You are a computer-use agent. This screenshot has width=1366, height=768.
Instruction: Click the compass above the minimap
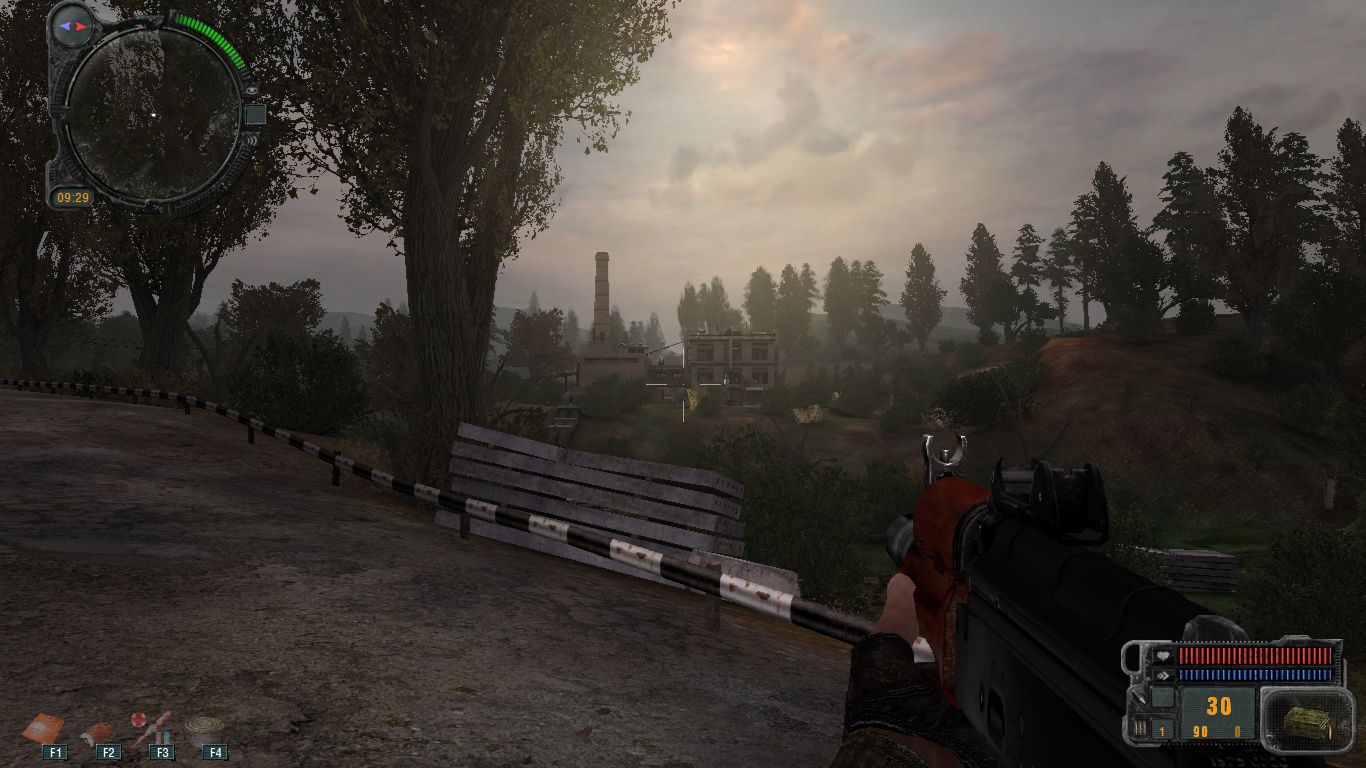(x=71, y=24)
